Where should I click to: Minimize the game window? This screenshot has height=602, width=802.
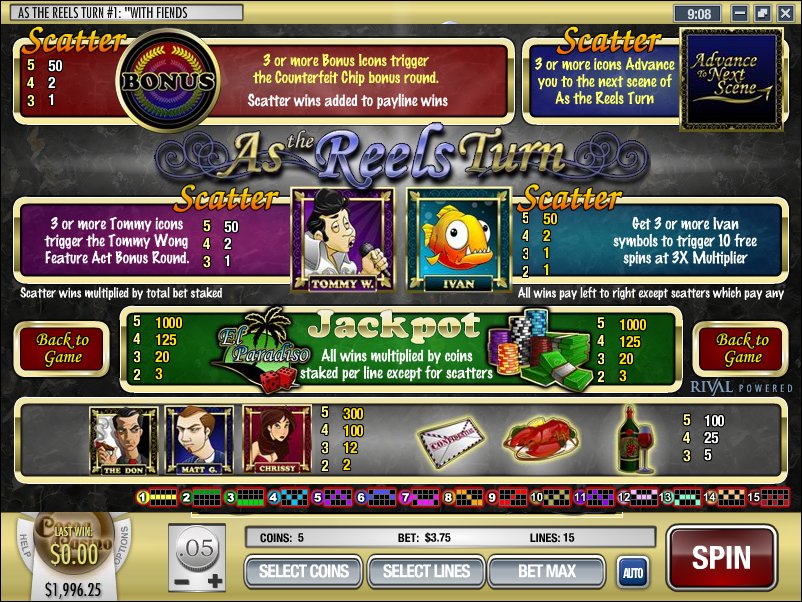[x=740, y=14]
